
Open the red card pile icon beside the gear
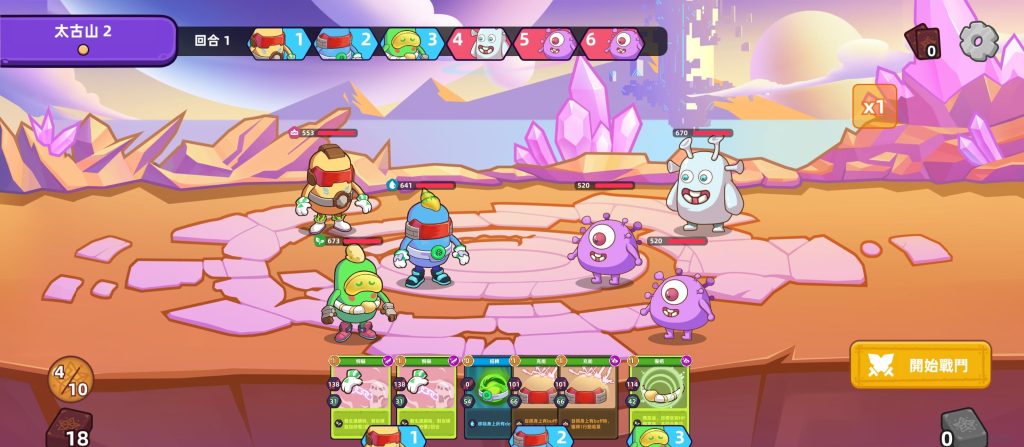click(922, 42)
